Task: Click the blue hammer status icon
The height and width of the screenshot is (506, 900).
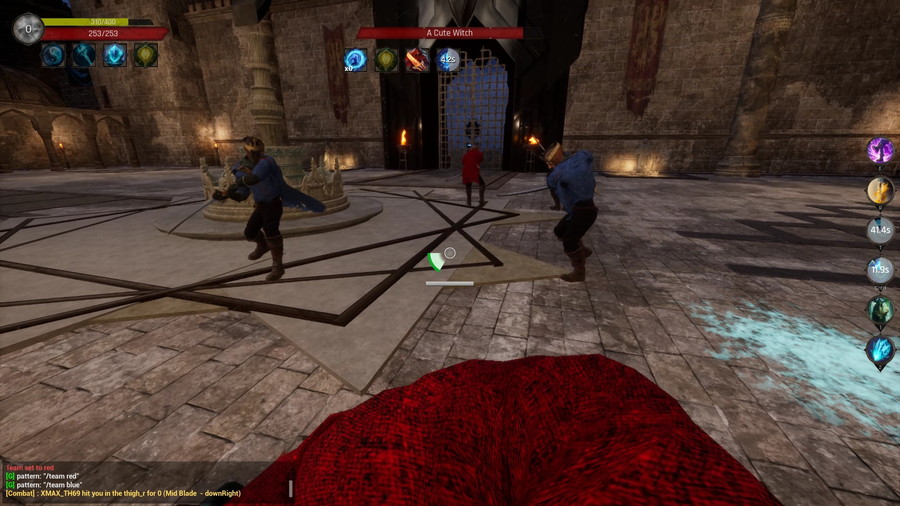Action: point(84,55)
